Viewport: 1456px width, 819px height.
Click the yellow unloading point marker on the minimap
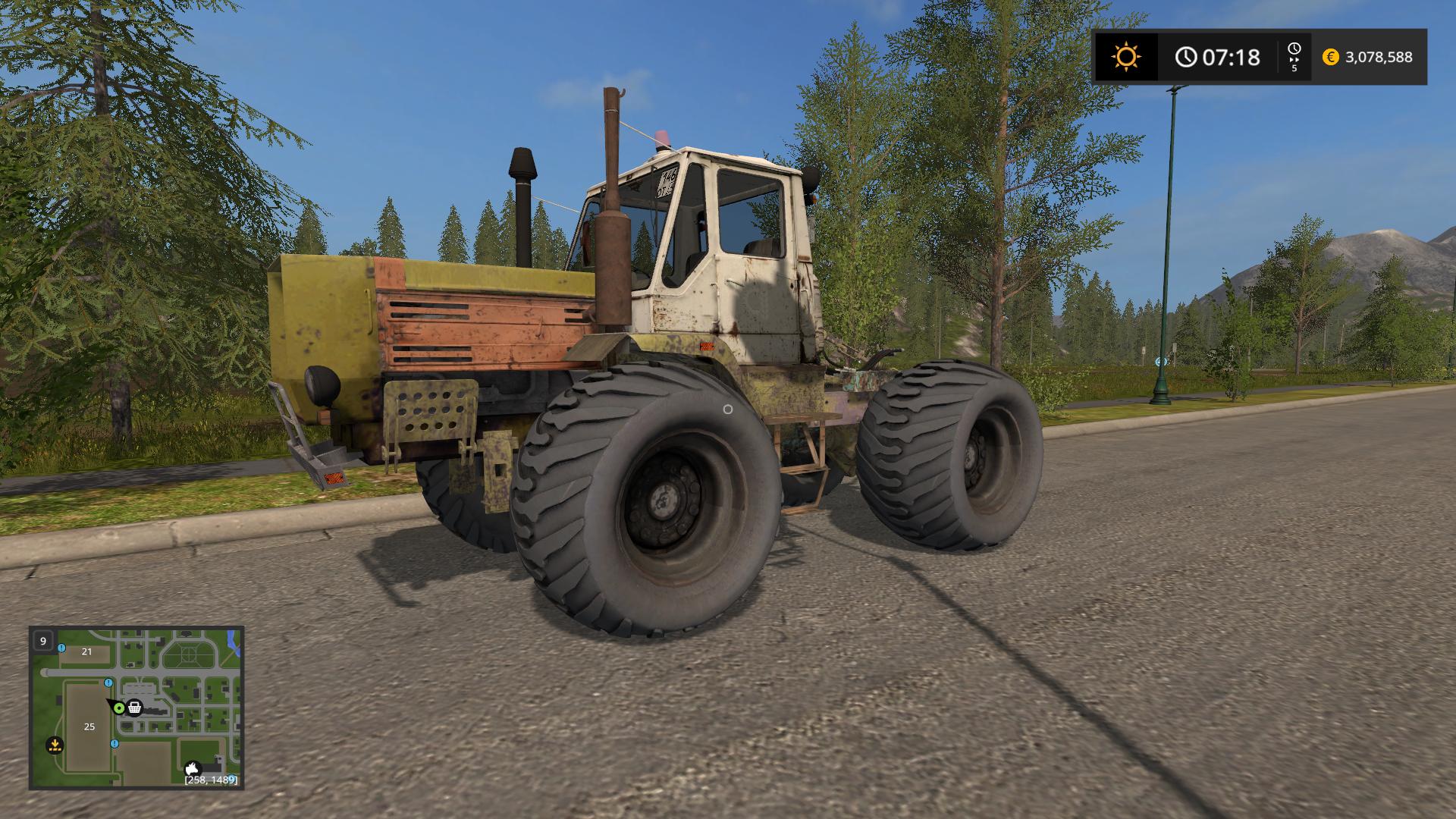pyautogui.click(x=54, y=744)
